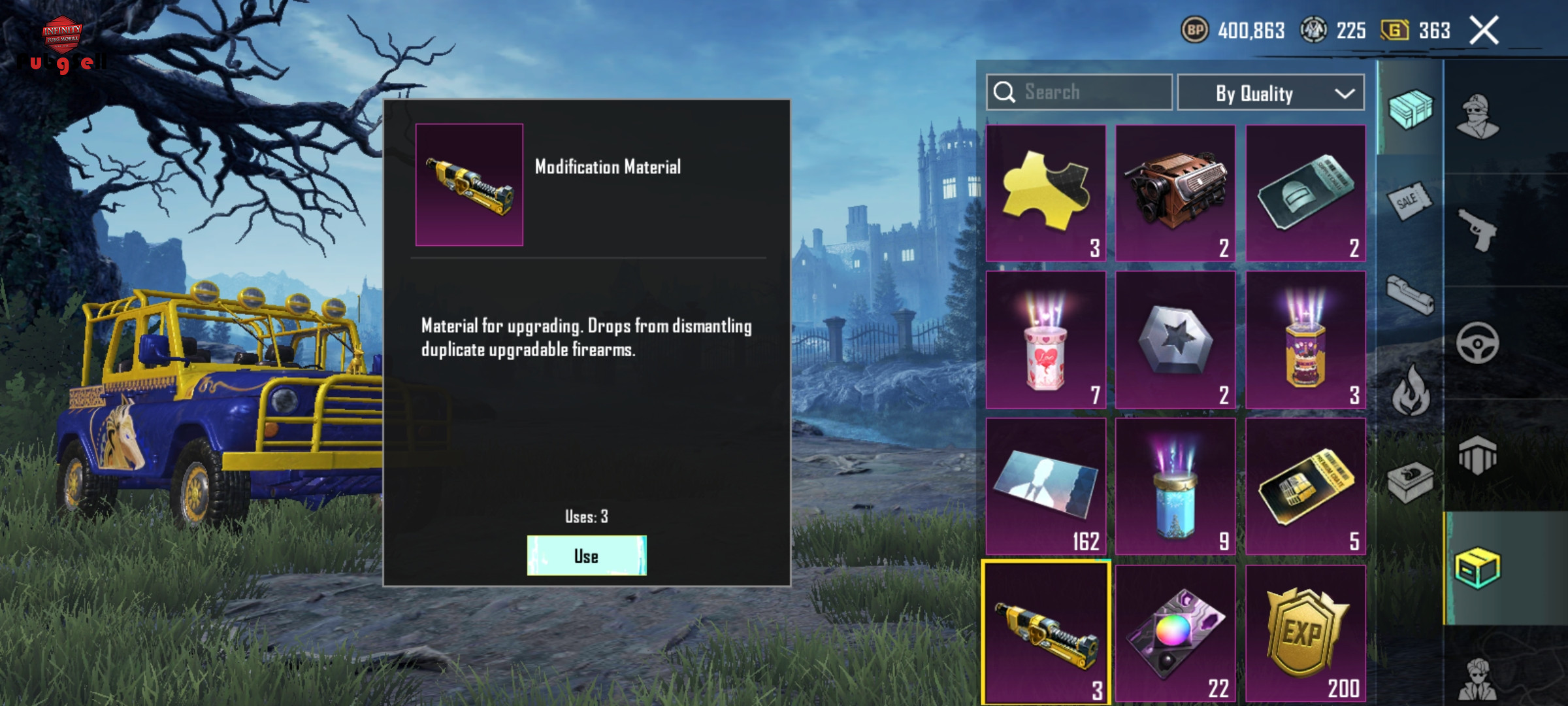
Task: Select the yellow puzzle piece item
Action: (1045, 193)
